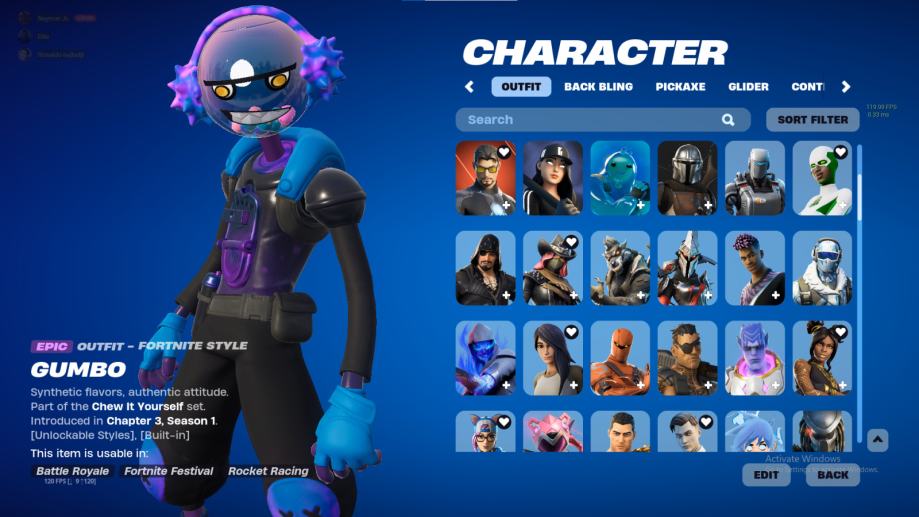Go Back from the character screen
This screenshot has width=919, height=517.
pyautogui.click(x=832, y=475)
